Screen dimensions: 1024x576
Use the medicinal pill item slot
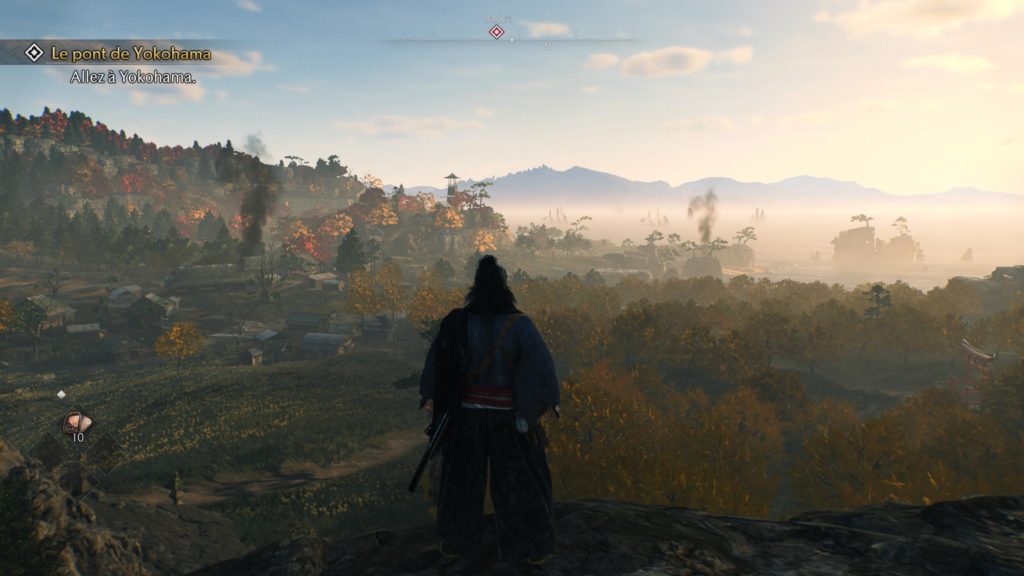(x=76, y=422)
